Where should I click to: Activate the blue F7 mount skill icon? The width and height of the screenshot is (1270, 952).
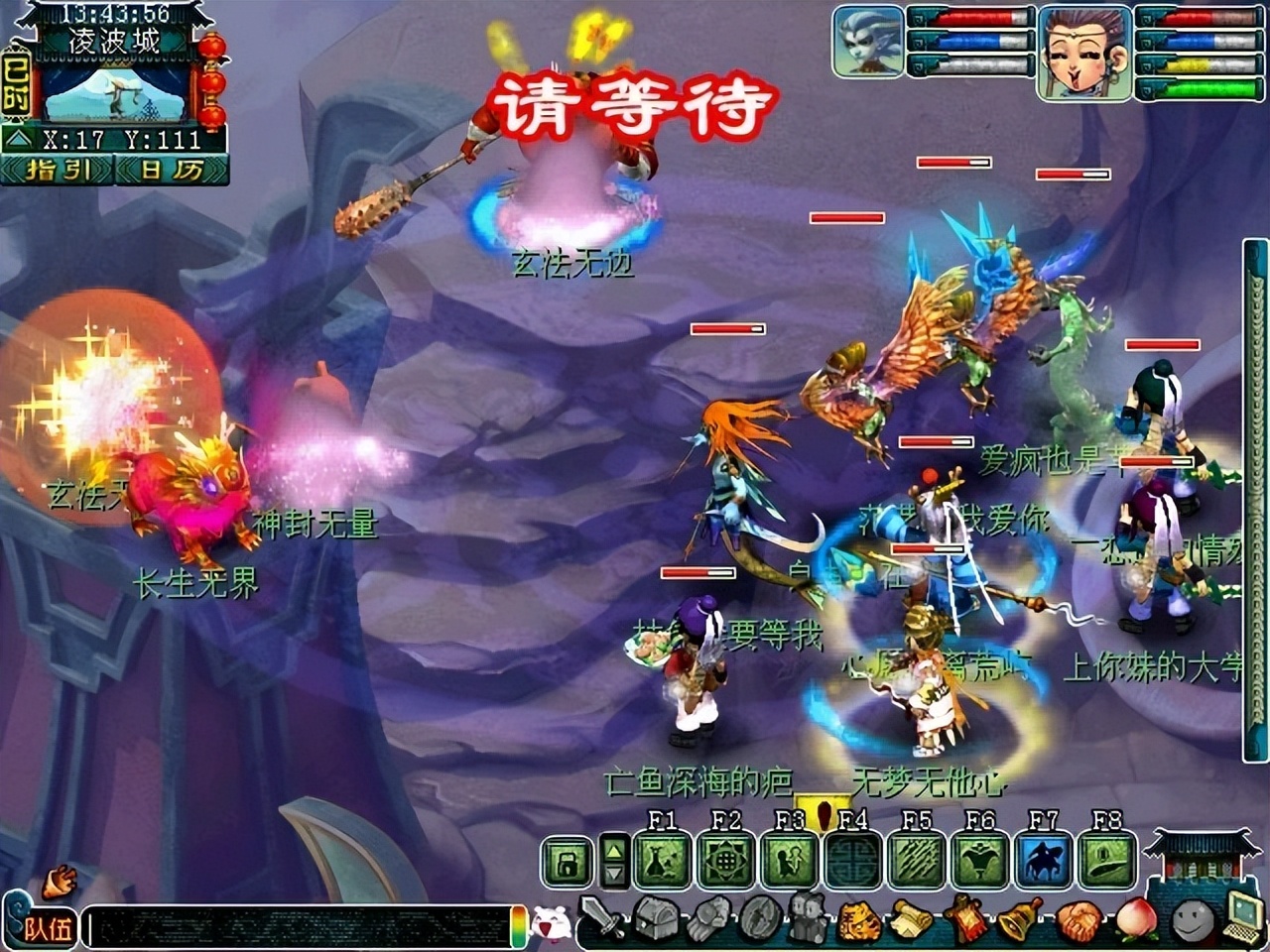tap(1044, 859)
